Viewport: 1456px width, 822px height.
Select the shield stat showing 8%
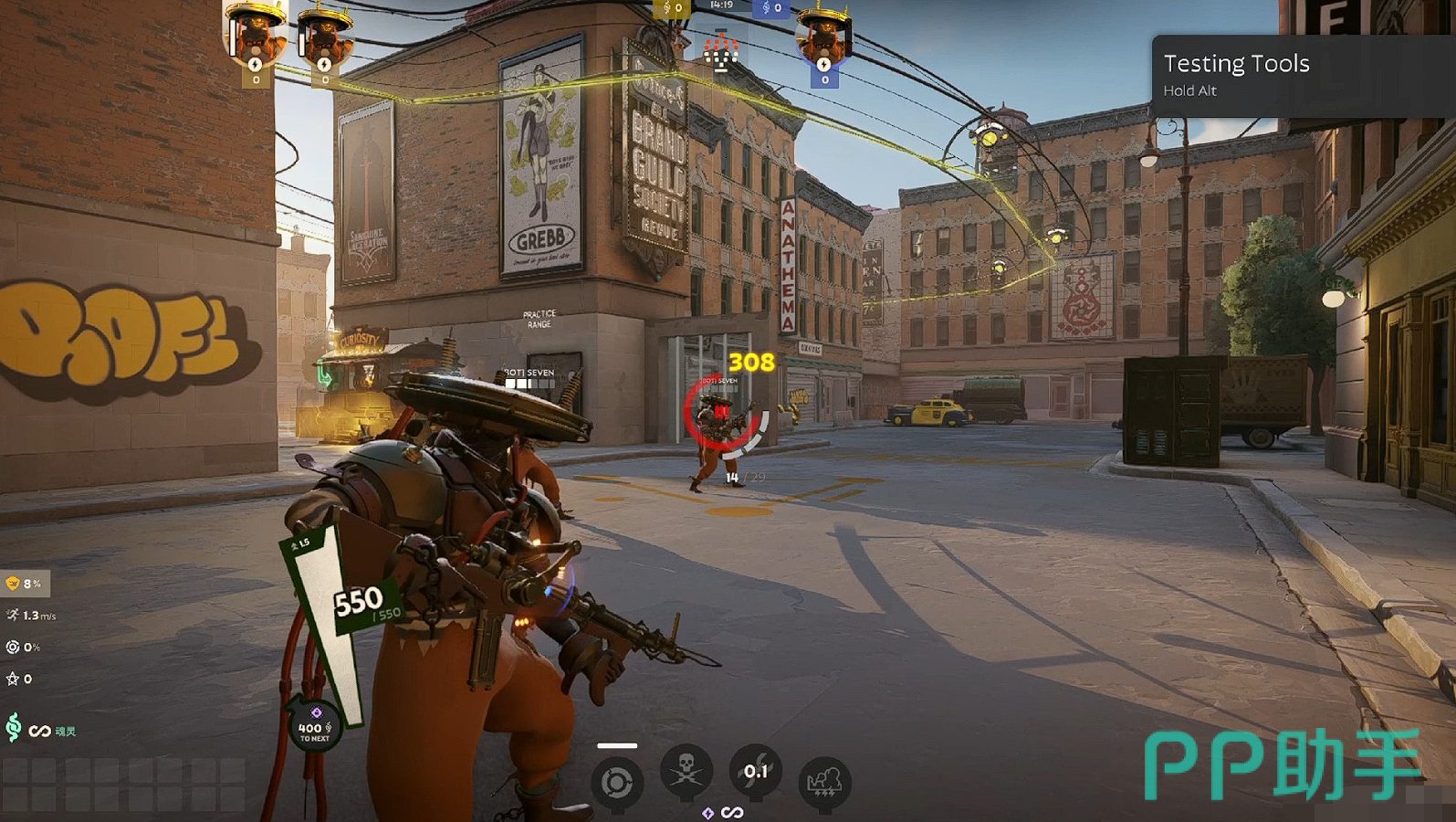(25, 584)
